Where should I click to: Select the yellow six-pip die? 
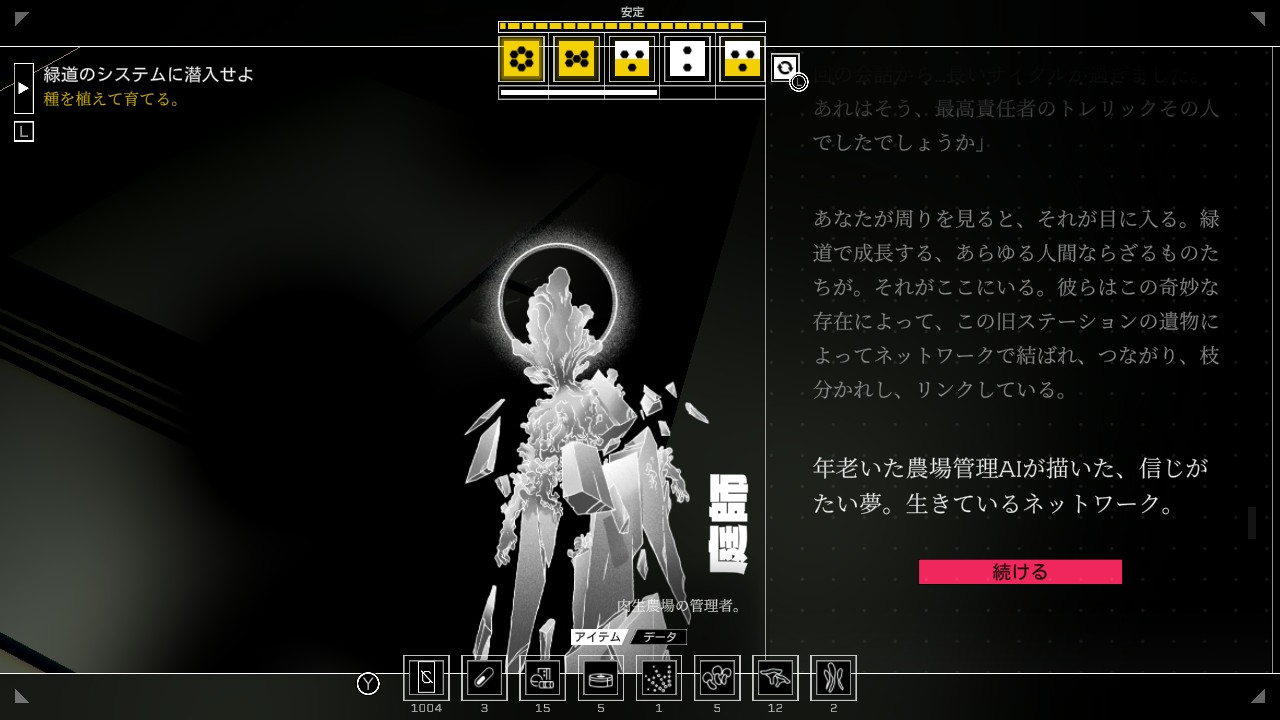(x=519, y=59)
